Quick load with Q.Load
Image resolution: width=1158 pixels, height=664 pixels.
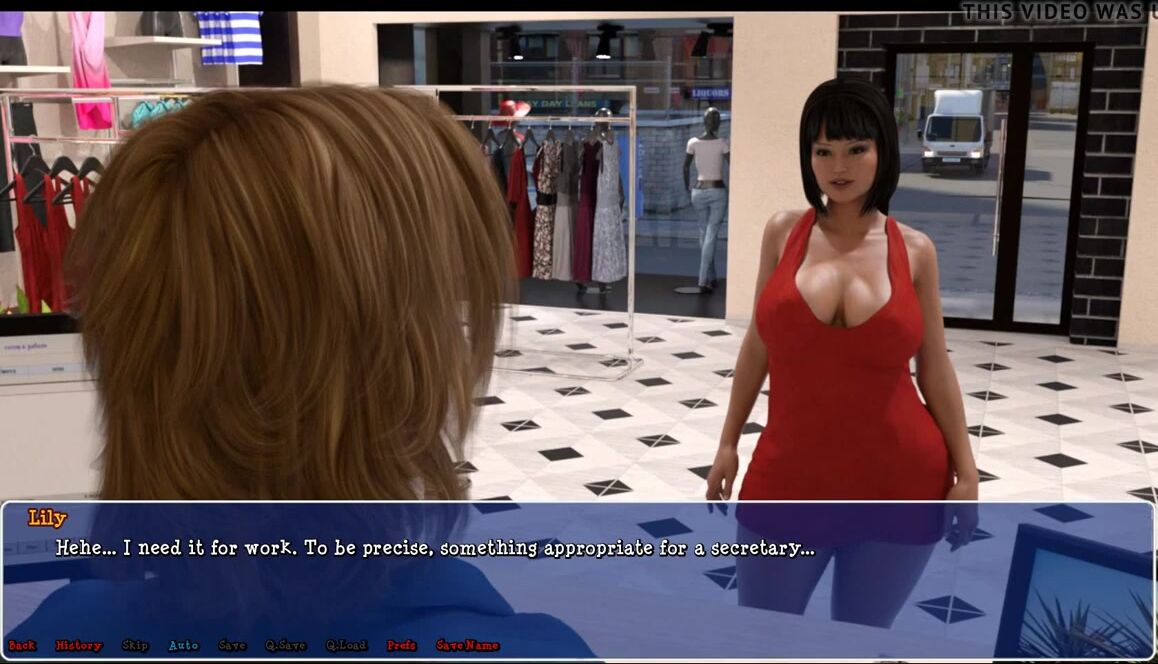point(346,646)
